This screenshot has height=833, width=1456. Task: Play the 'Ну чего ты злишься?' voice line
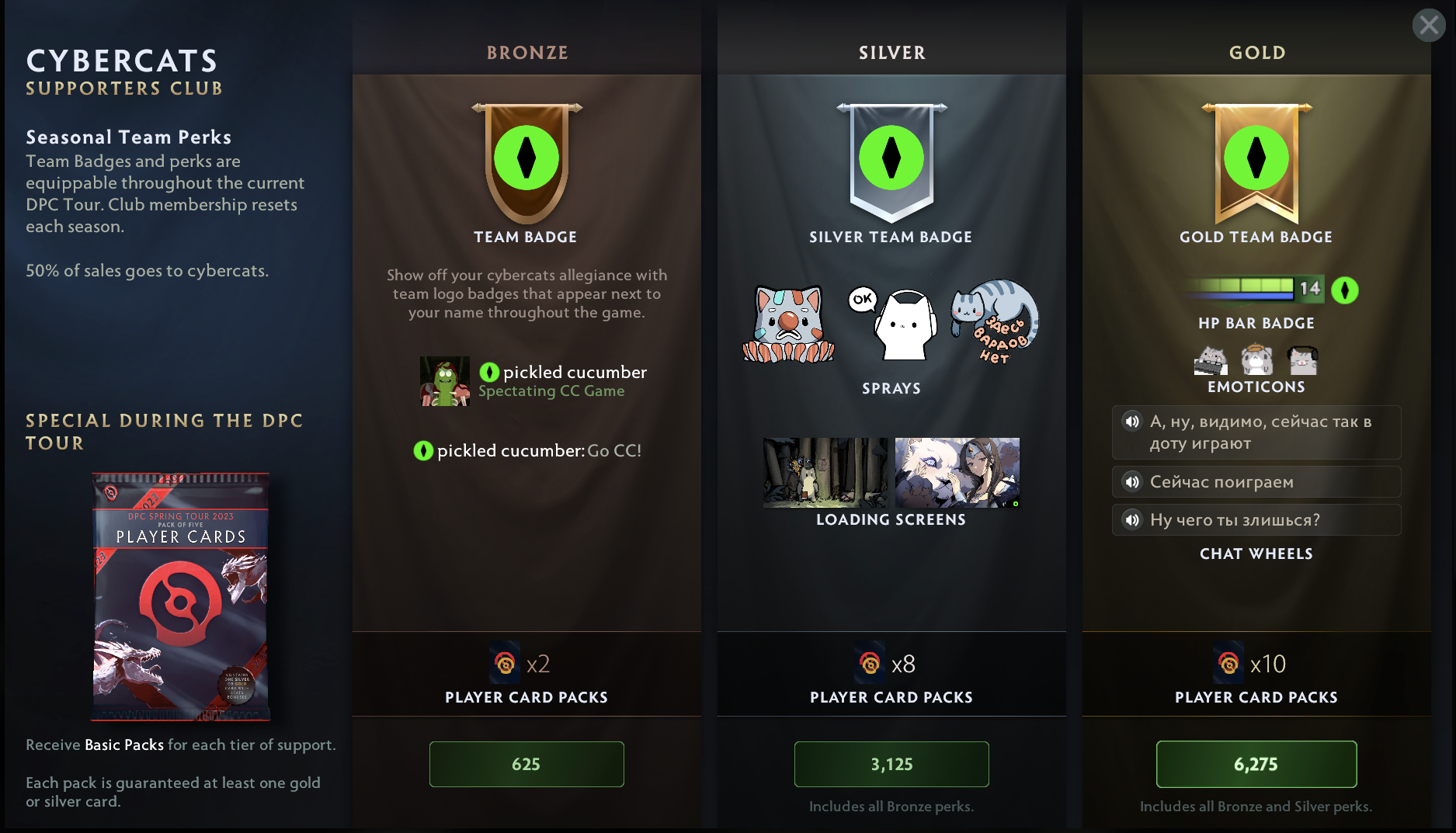tap(1131, 520)
